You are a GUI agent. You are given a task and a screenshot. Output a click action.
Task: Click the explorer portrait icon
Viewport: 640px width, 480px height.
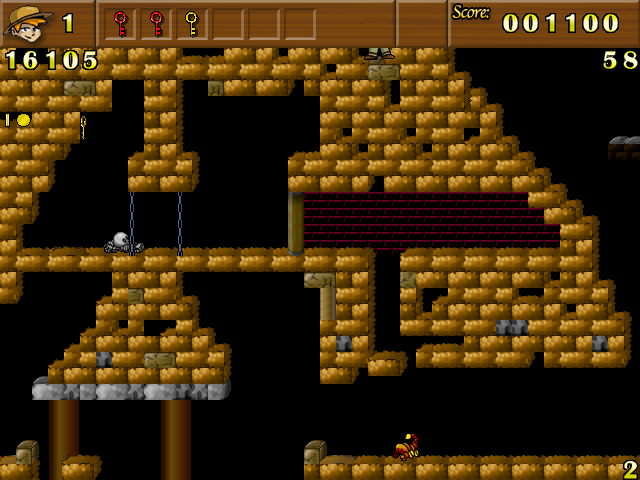(28, 23)
